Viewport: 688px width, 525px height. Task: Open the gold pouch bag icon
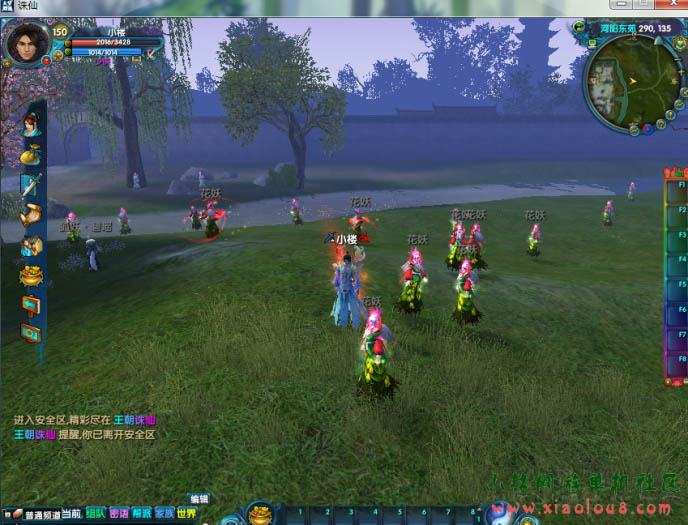coord(31,154)
